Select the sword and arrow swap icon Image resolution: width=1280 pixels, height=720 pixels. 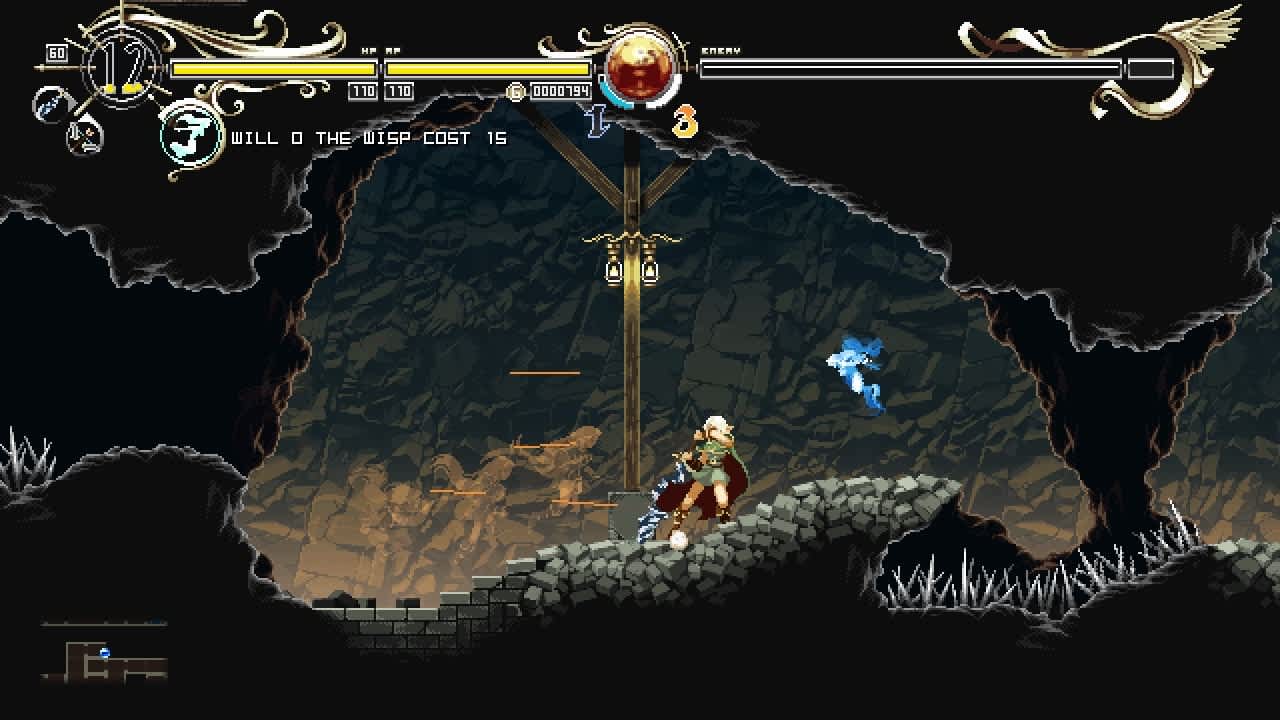[84, 136]
